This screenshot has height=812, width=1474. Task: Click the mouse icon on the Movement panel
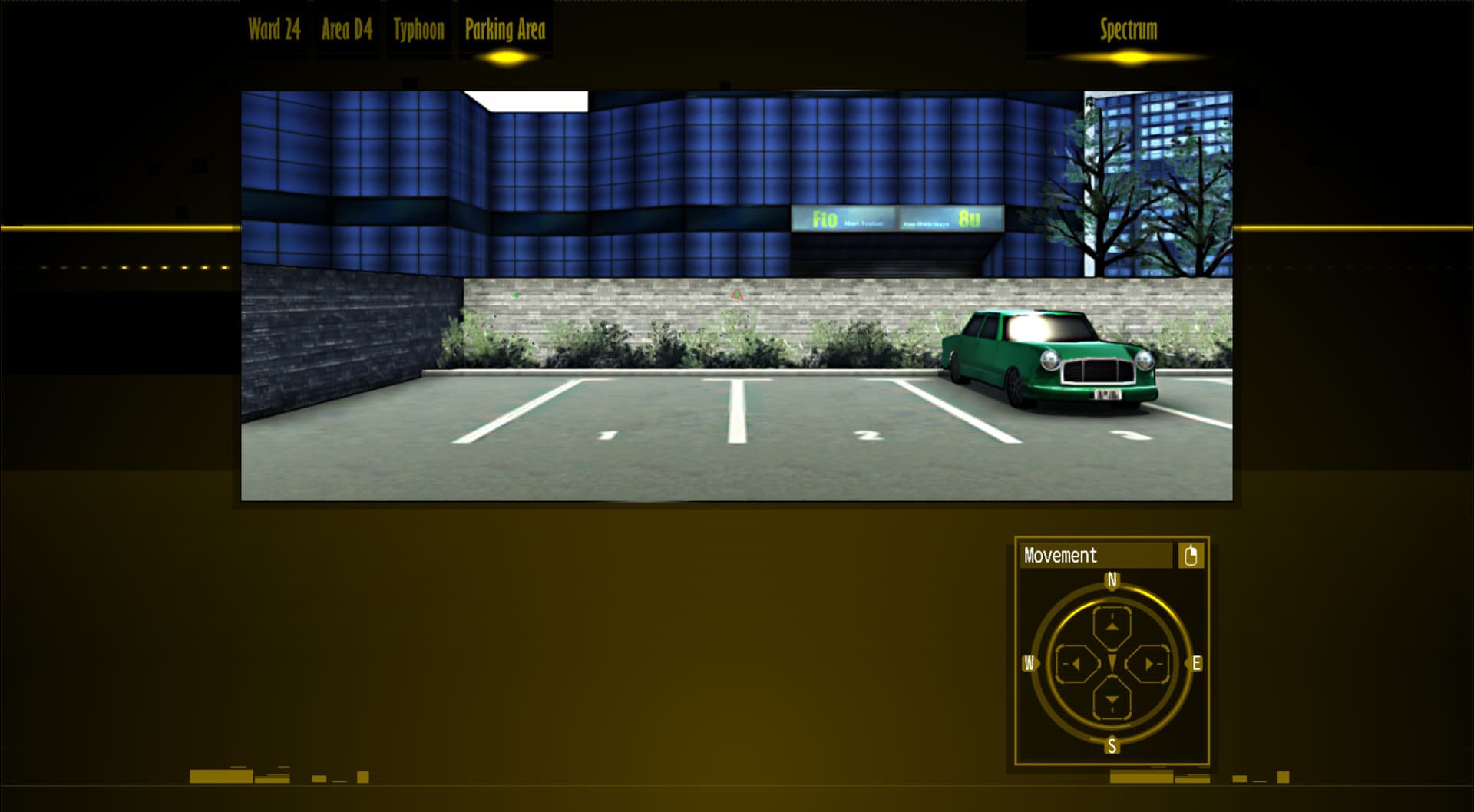(1191, 555)
